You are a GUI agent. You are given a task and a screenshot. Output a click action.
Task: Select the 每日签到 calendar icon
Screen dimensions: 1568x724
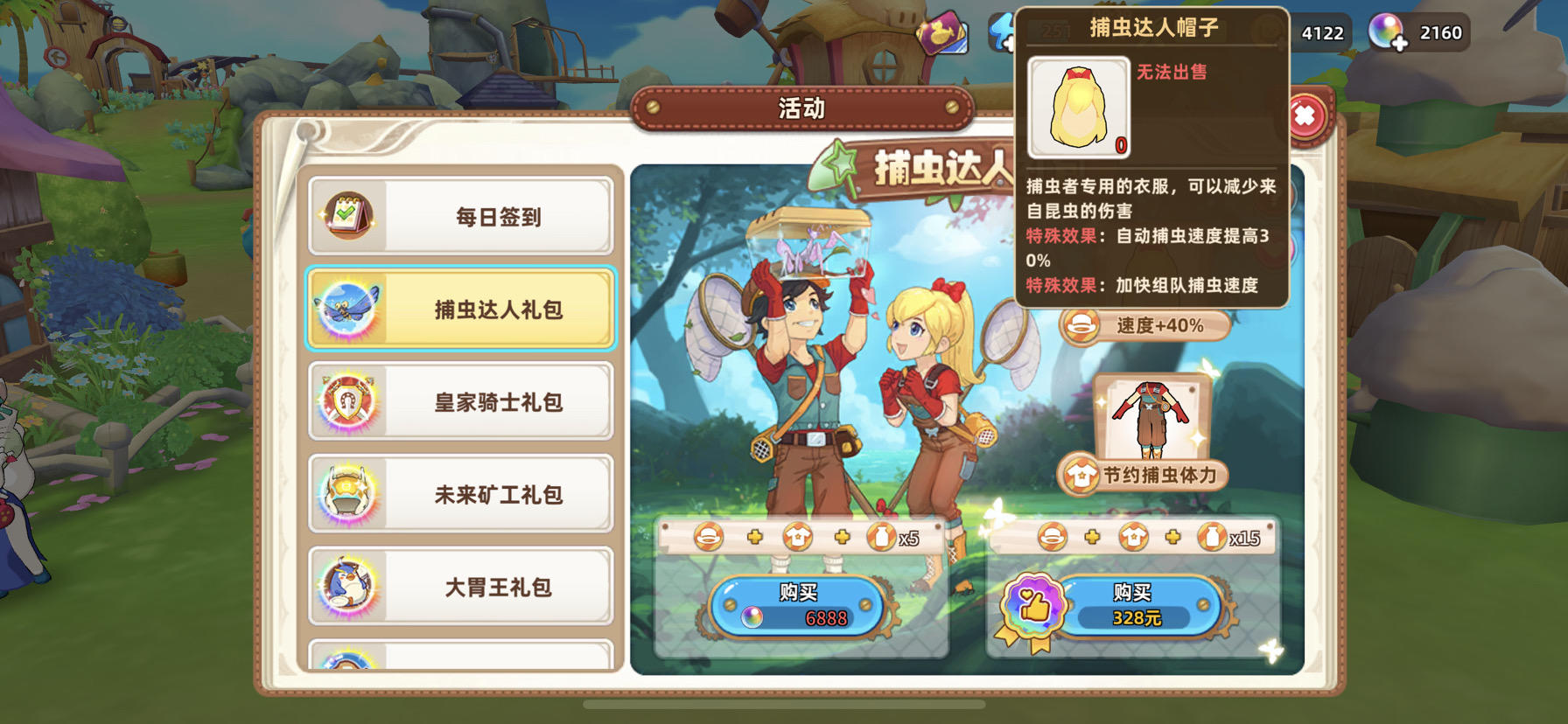[349, 214]
